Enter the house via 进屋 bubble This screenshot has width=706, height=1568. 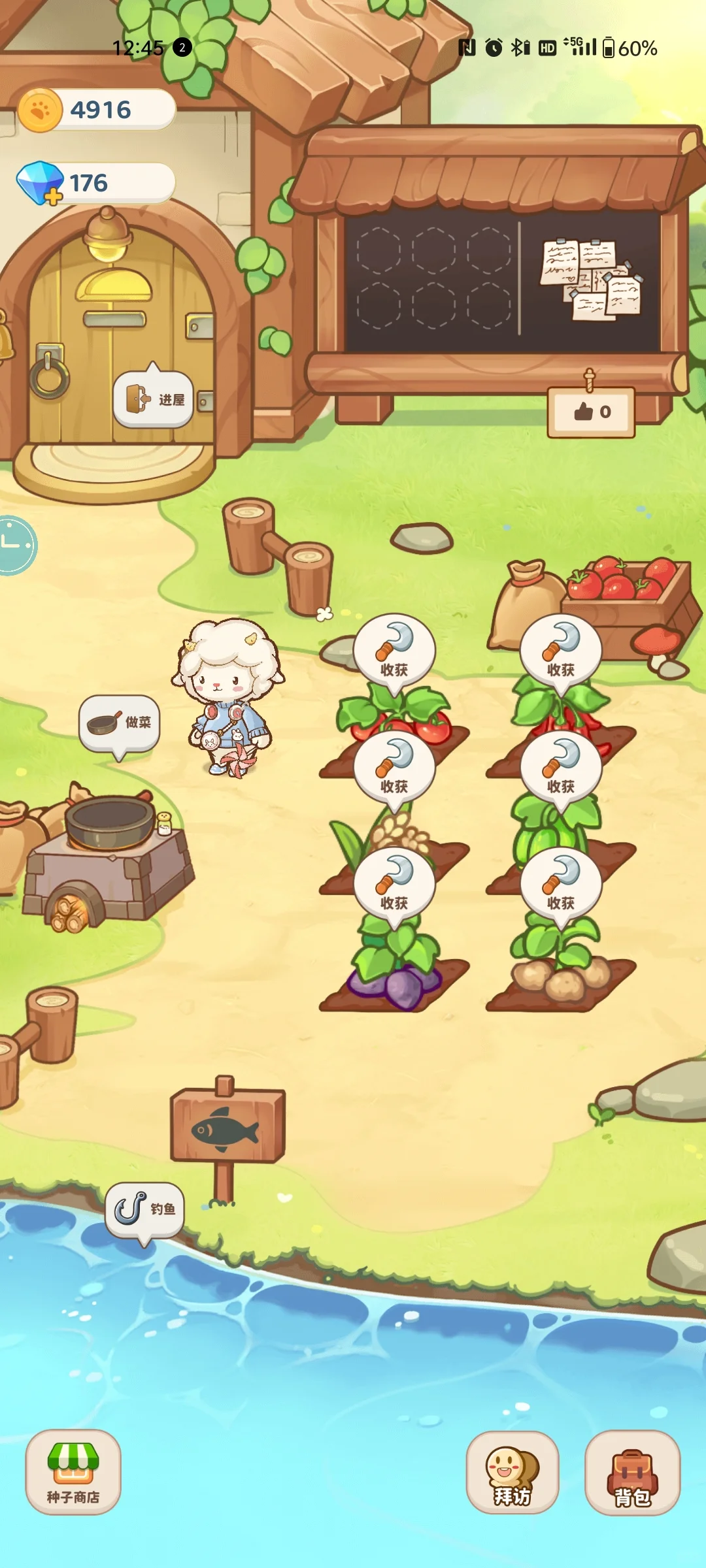pyautogui.click(x=154, y=399)
